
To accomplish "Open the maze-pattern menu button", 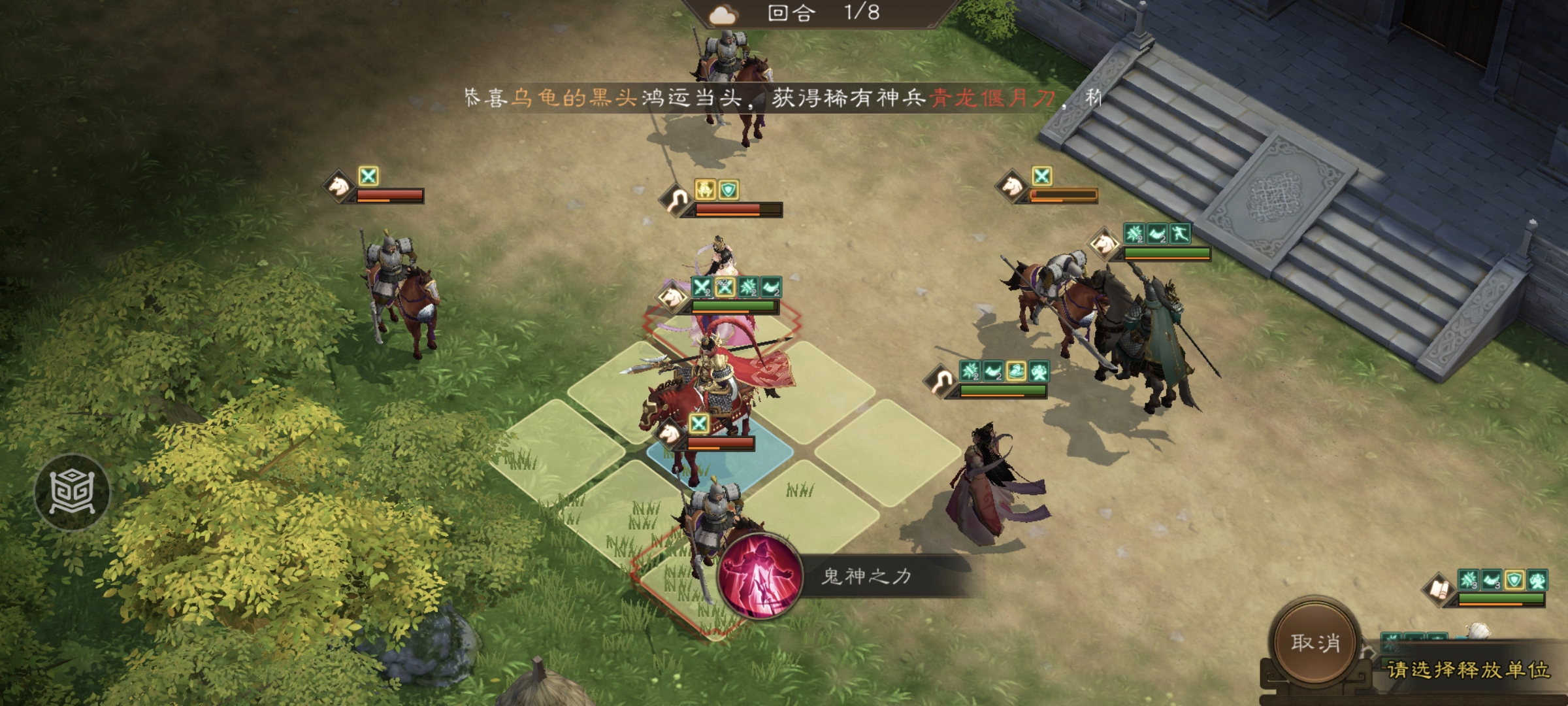I will (73, 492).
